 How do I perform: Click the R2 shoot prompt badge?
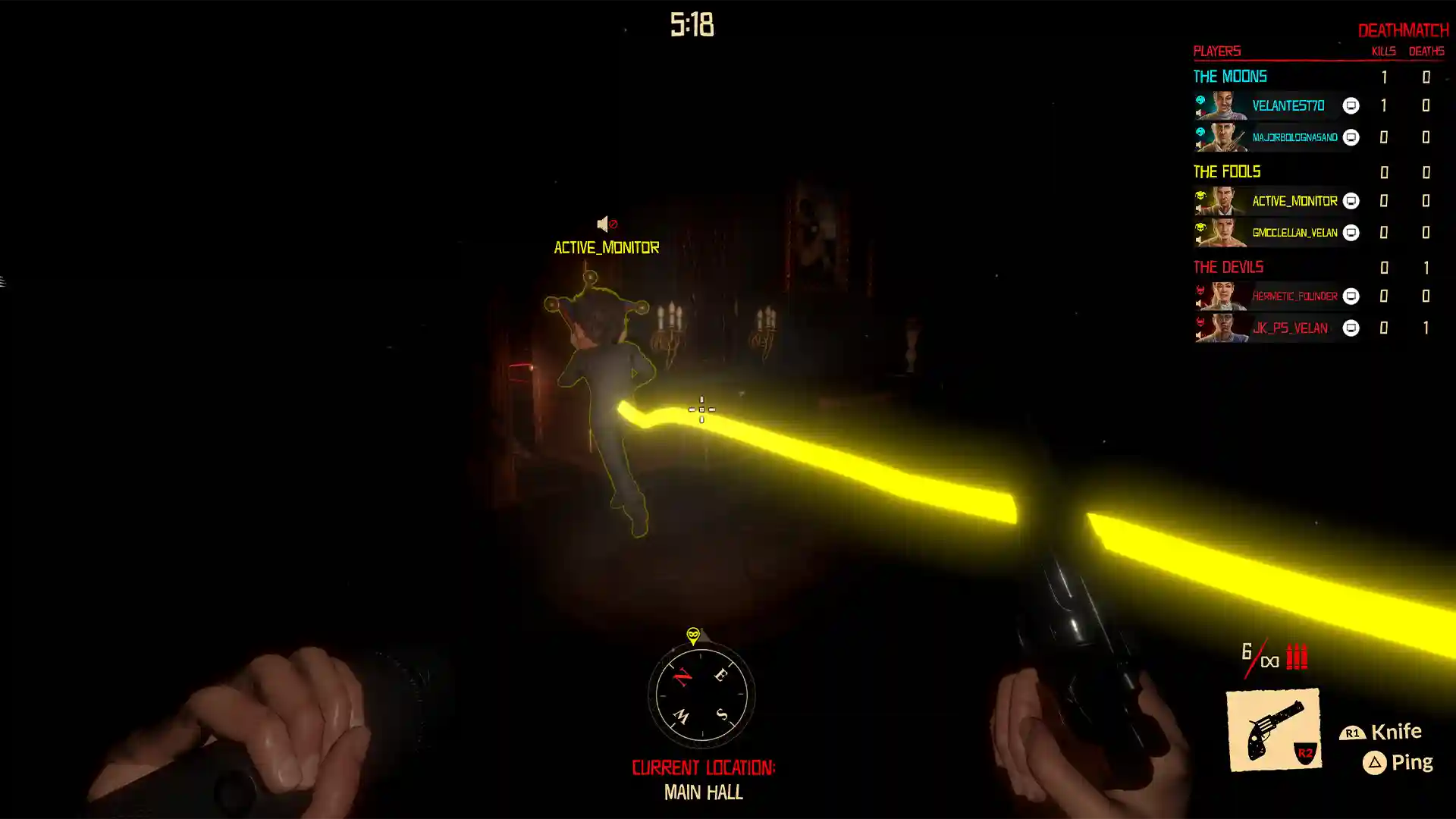click(1306, 753)
